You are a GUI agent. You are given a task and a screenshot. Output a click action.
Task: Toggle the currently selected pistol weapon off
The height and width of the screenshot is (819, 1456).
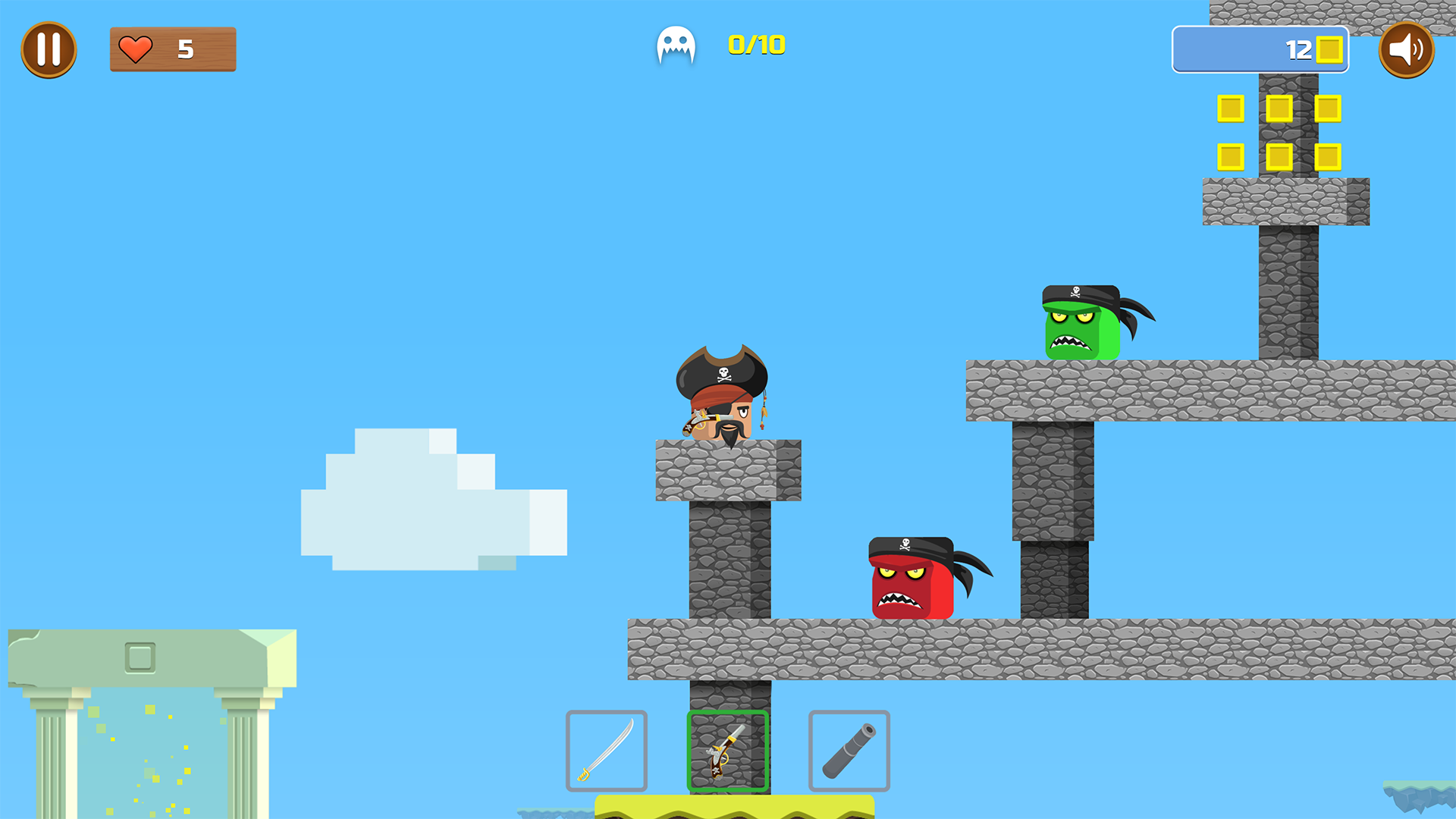click(727, 751)
